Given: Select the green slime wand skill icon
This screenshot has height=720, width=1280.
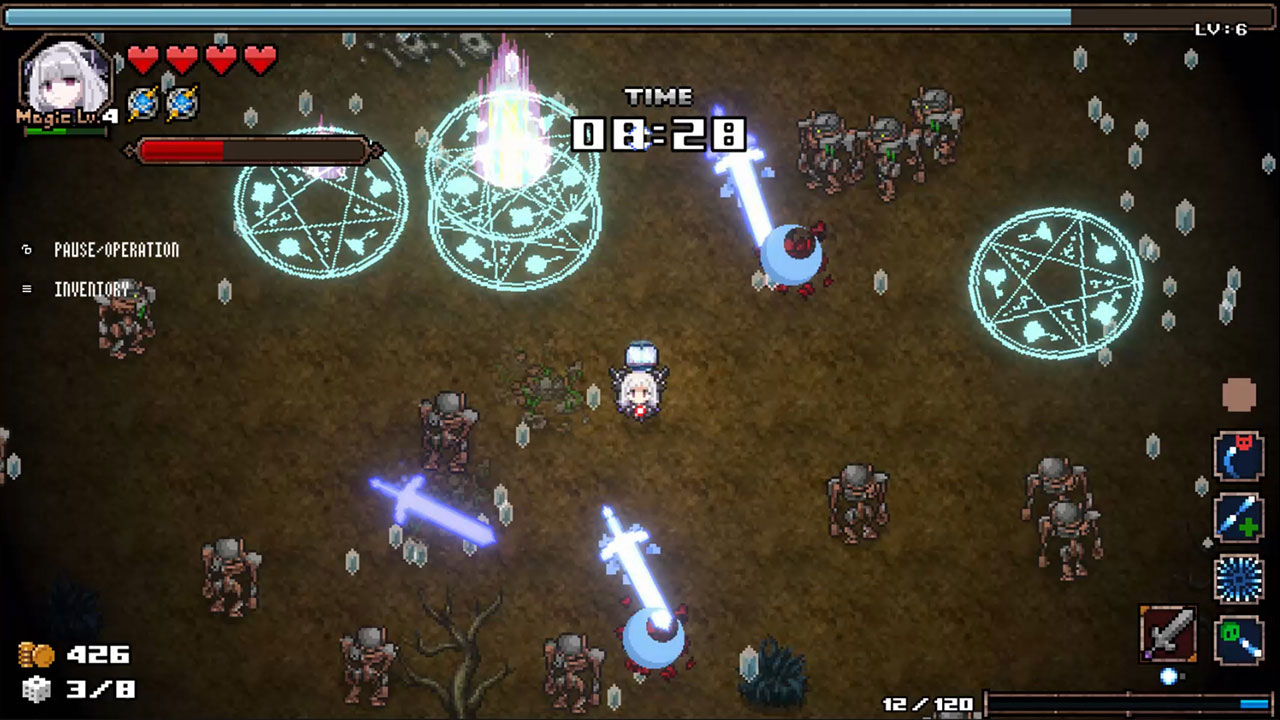Looking at the screenshot, I should pos(1238,638).
